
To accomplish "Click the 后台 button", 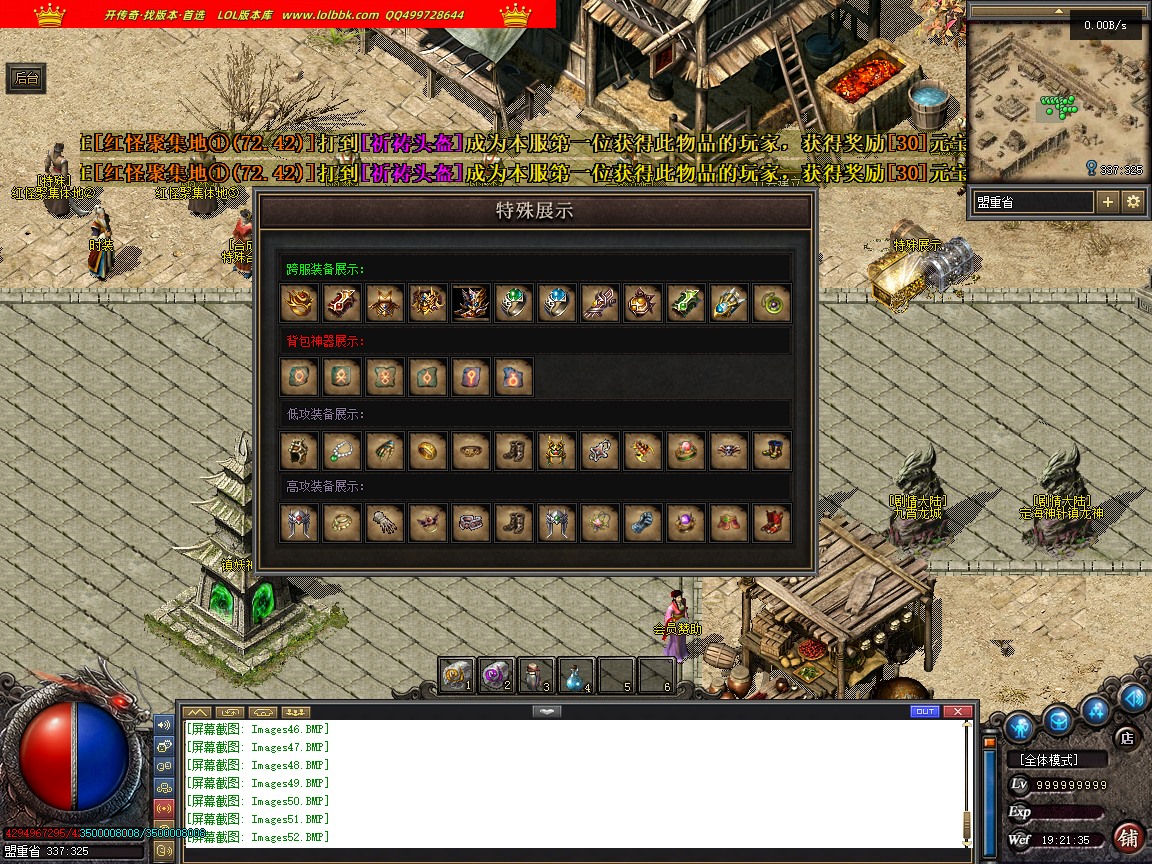I will (x=26, y=78).
